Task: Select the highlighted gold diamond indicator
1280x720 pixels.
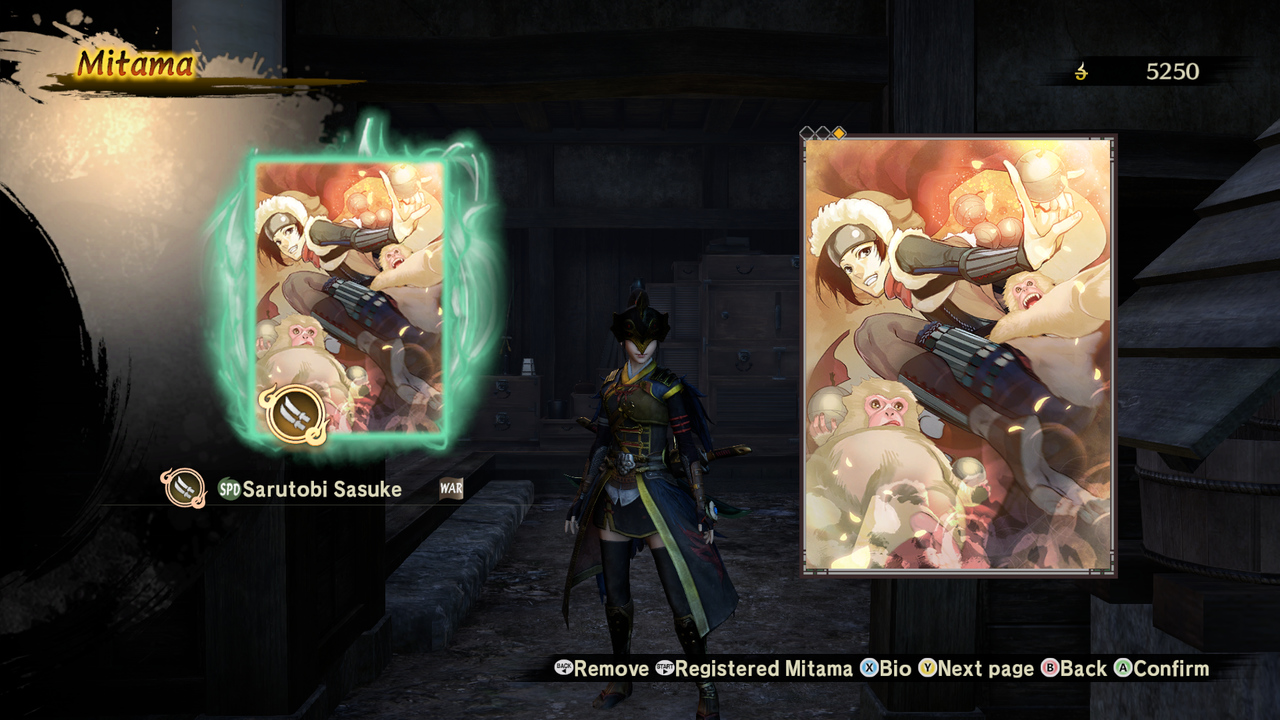Action: [x=839, y=132]
